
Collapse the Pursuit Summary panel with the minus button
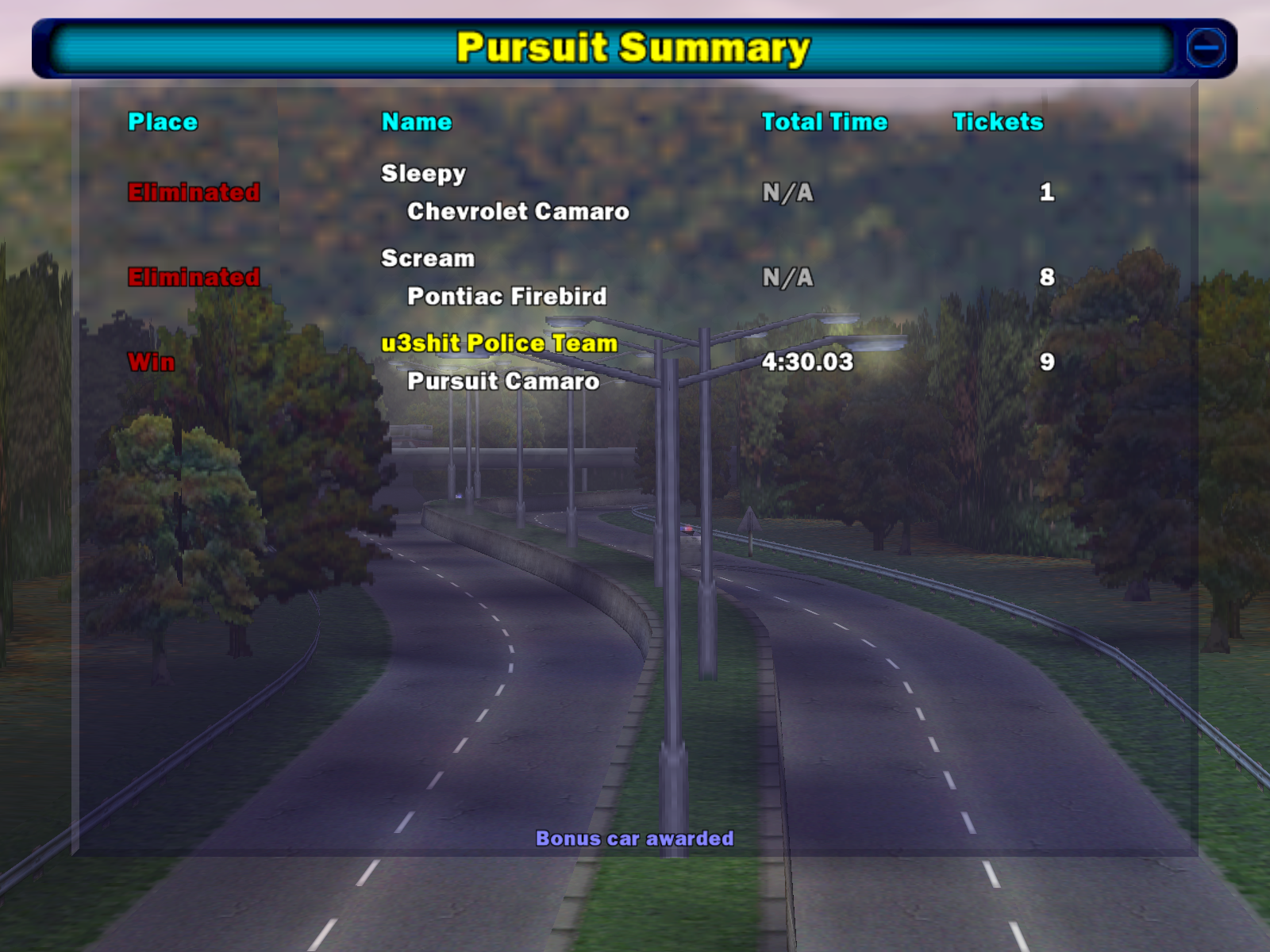click(x=1206, y=48)
